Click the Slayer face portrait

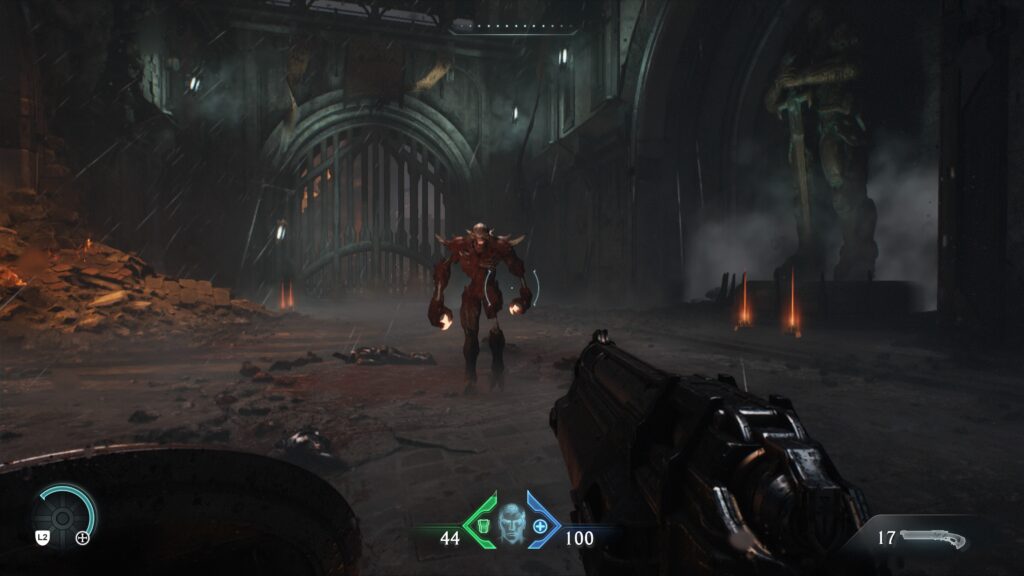click(x=511, y=523)
